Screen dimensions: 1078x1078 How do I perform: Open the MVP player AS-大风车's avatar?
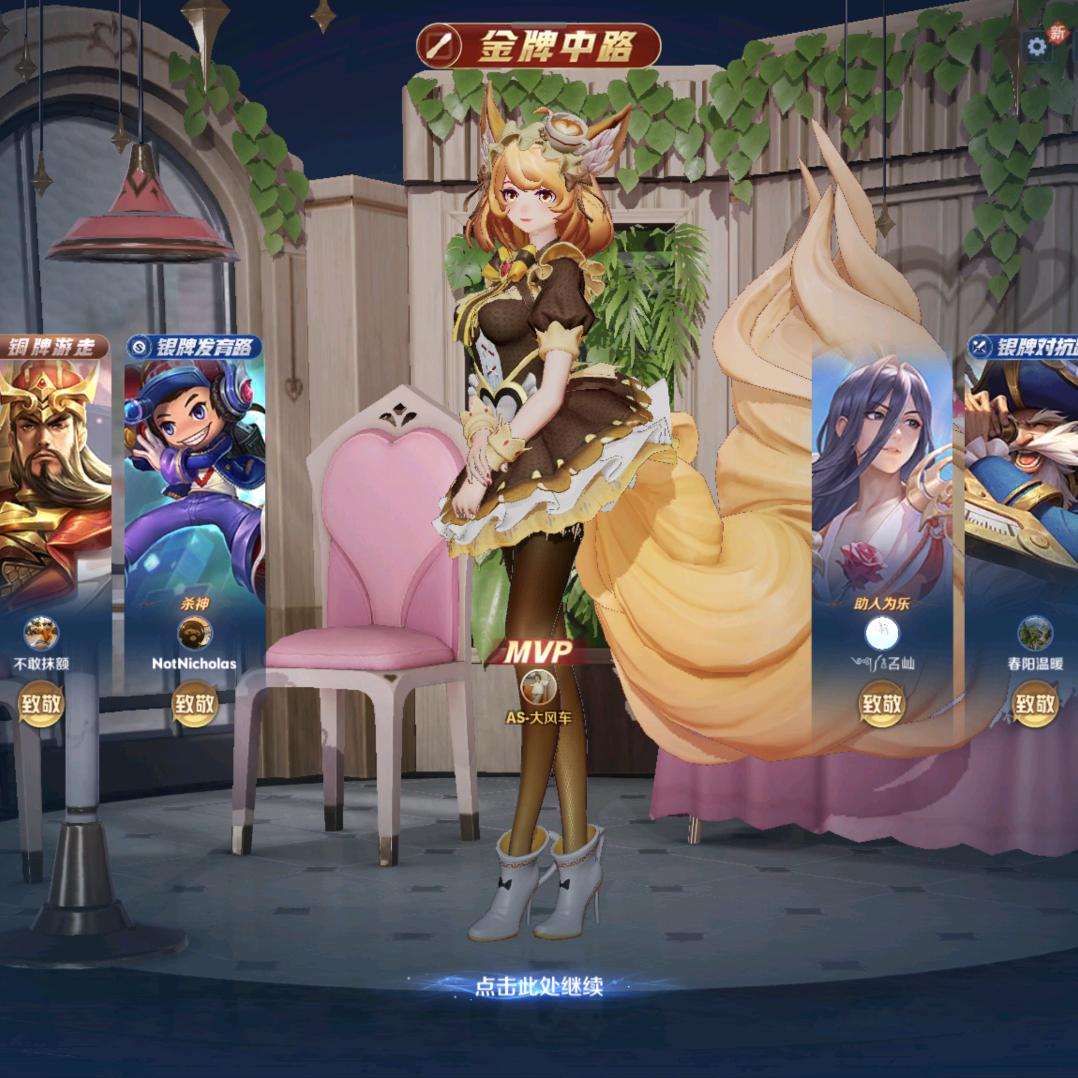coord(539,687)
